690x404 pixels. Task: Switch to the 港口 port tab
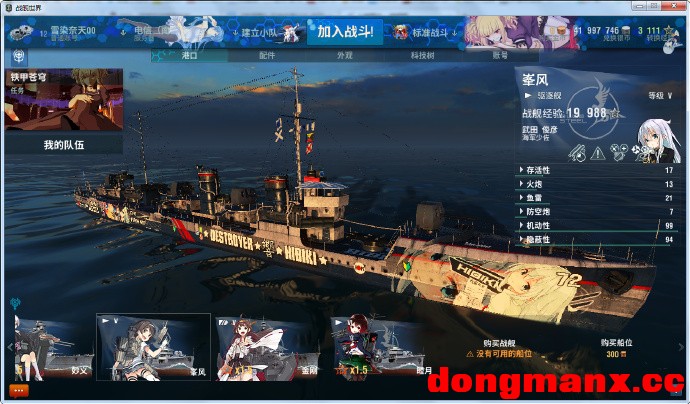click(x=190, y=56)
